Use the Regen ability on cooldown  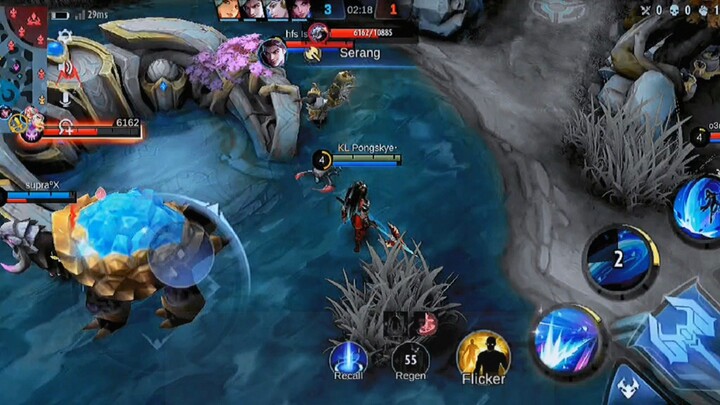409,358
